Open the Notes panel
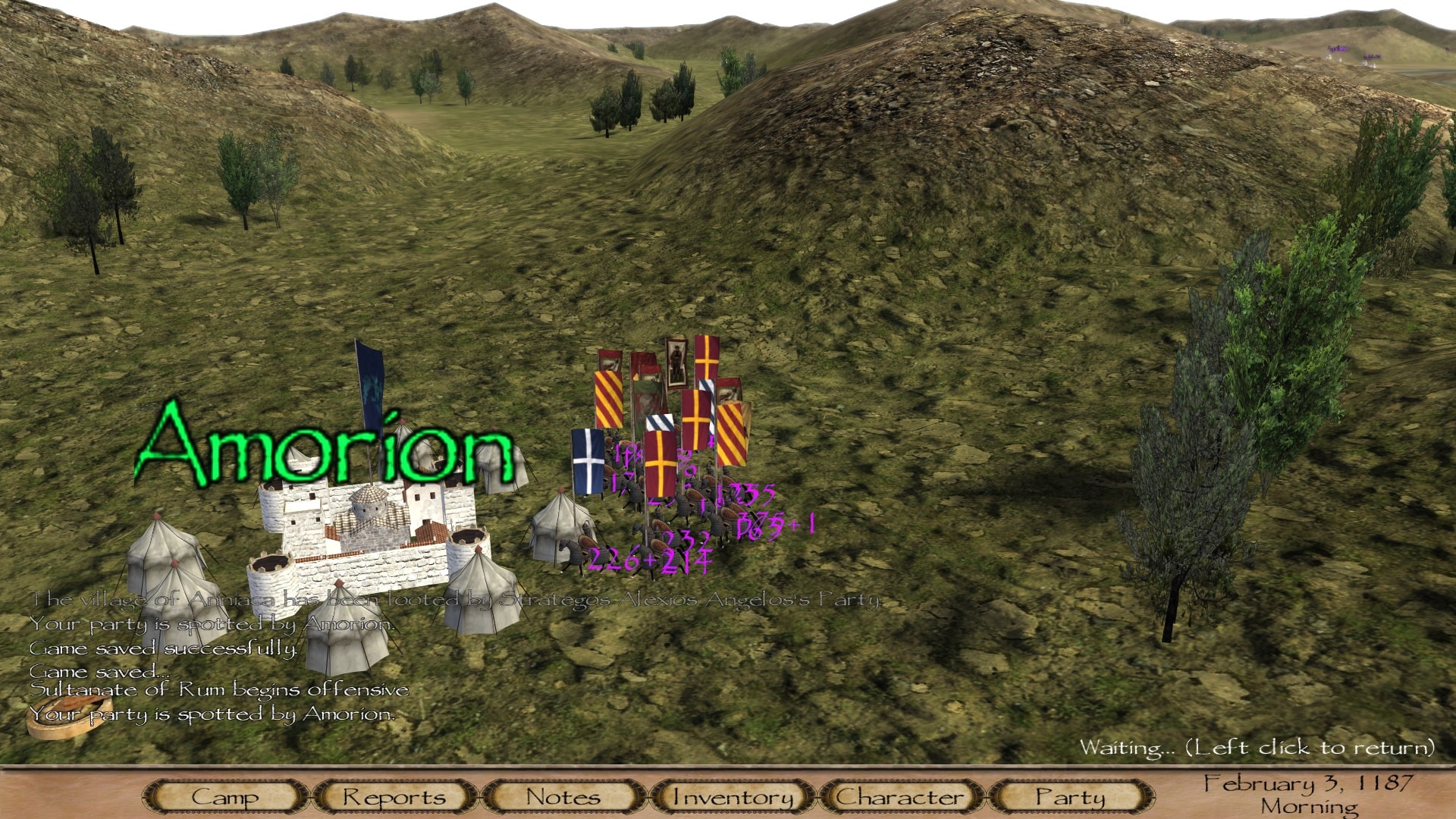Image resolution: width=1456 pixels, height=819 pixels. 563,797
